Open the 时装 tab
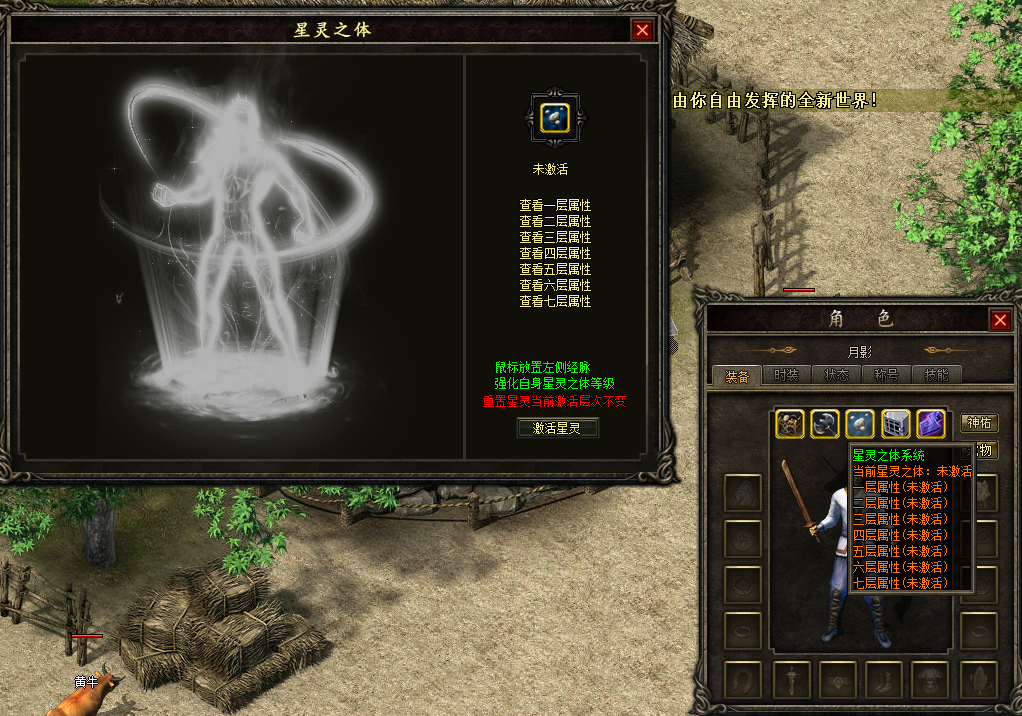Viewport: 1022px width, 716px height. [786, 376]
